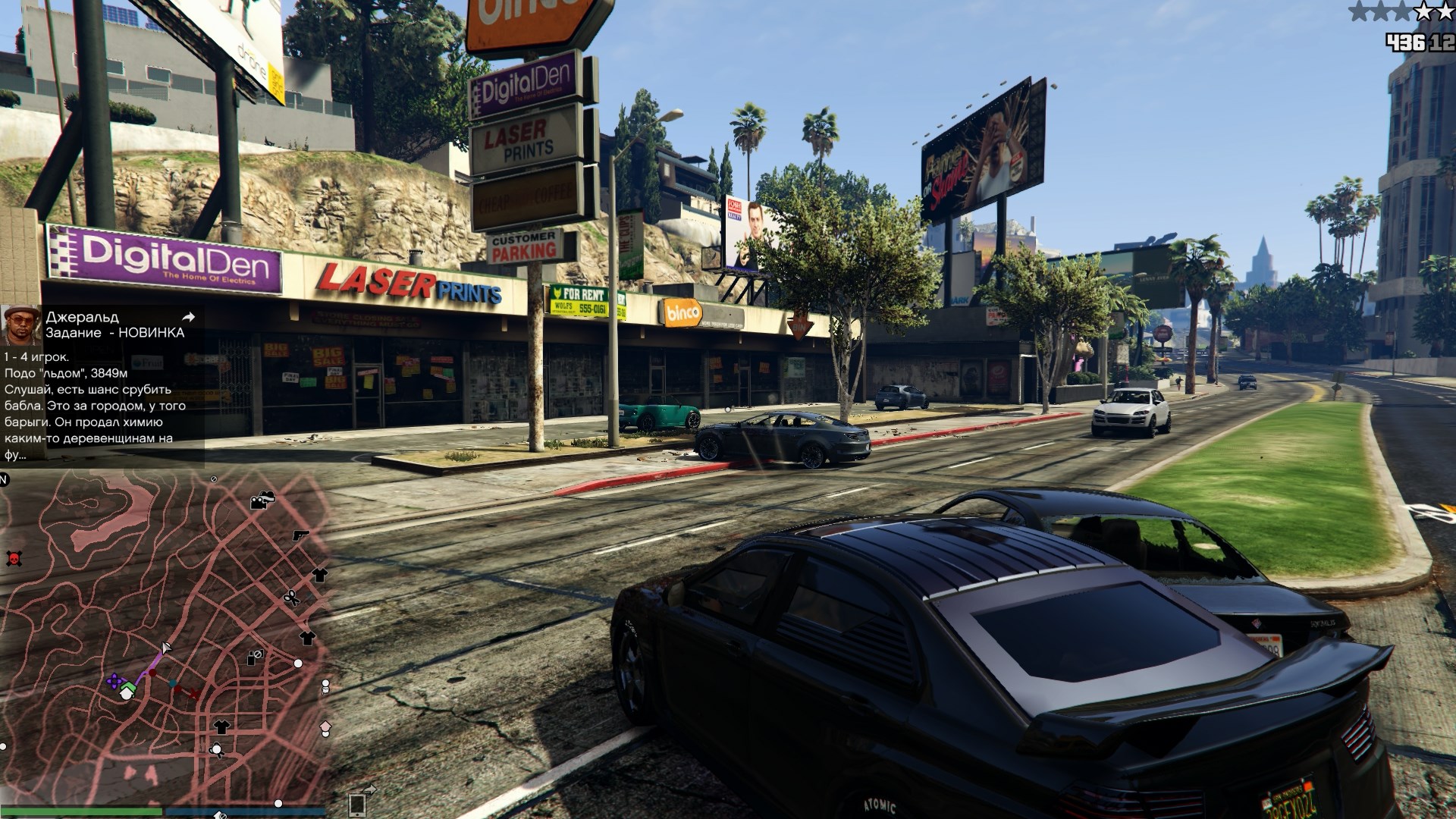The image size is (1456, 819).
Task: Click the north N compass indicator
Action: [x=4, y=479]
